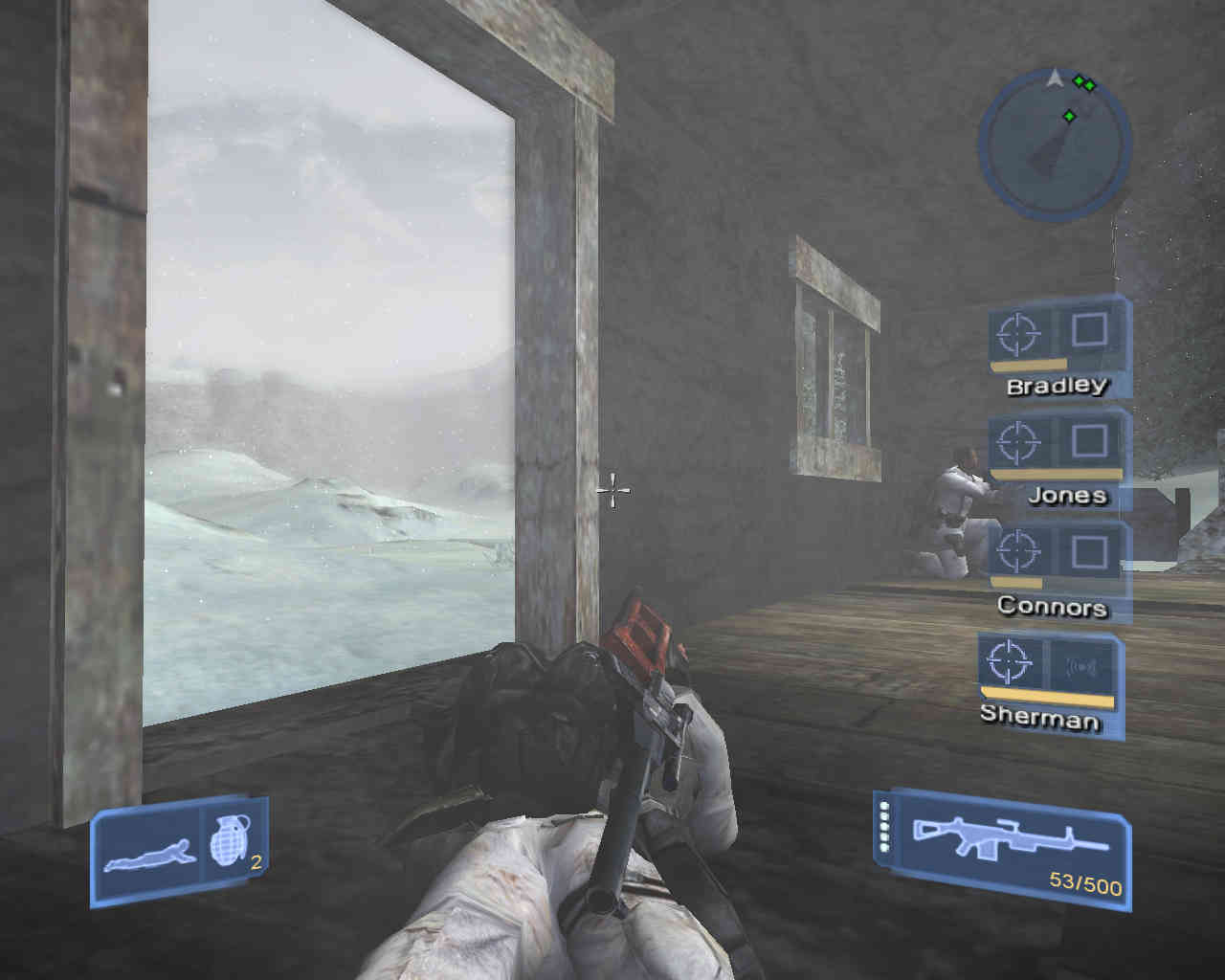Image resolution: width=1225 pixels, height=980 pixels.
Task: Select Jones's crosshair order icon
Action: tap(1018, 442)
